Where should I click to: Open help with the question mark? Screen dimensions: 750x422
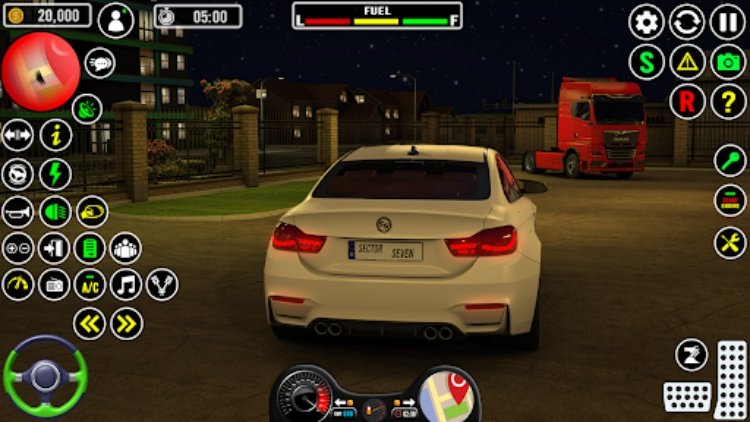click(728, 101)
